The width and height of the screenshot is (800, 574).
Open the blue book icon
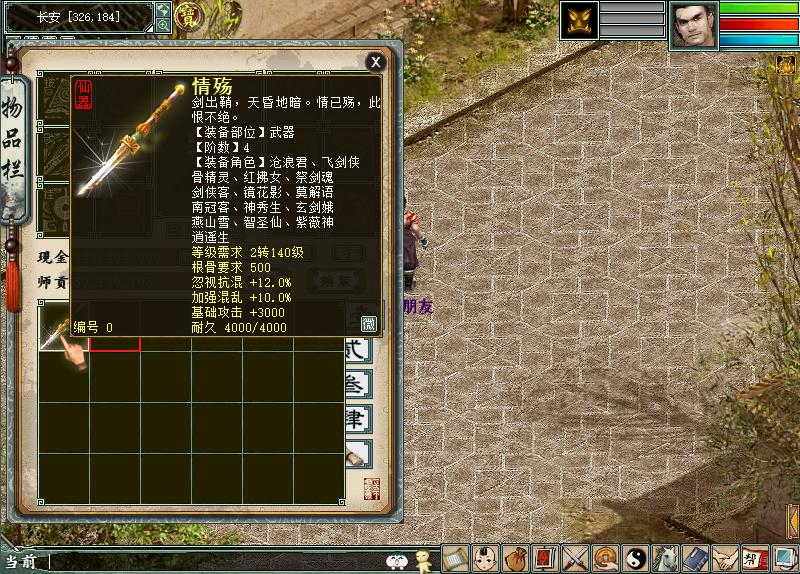696,558
